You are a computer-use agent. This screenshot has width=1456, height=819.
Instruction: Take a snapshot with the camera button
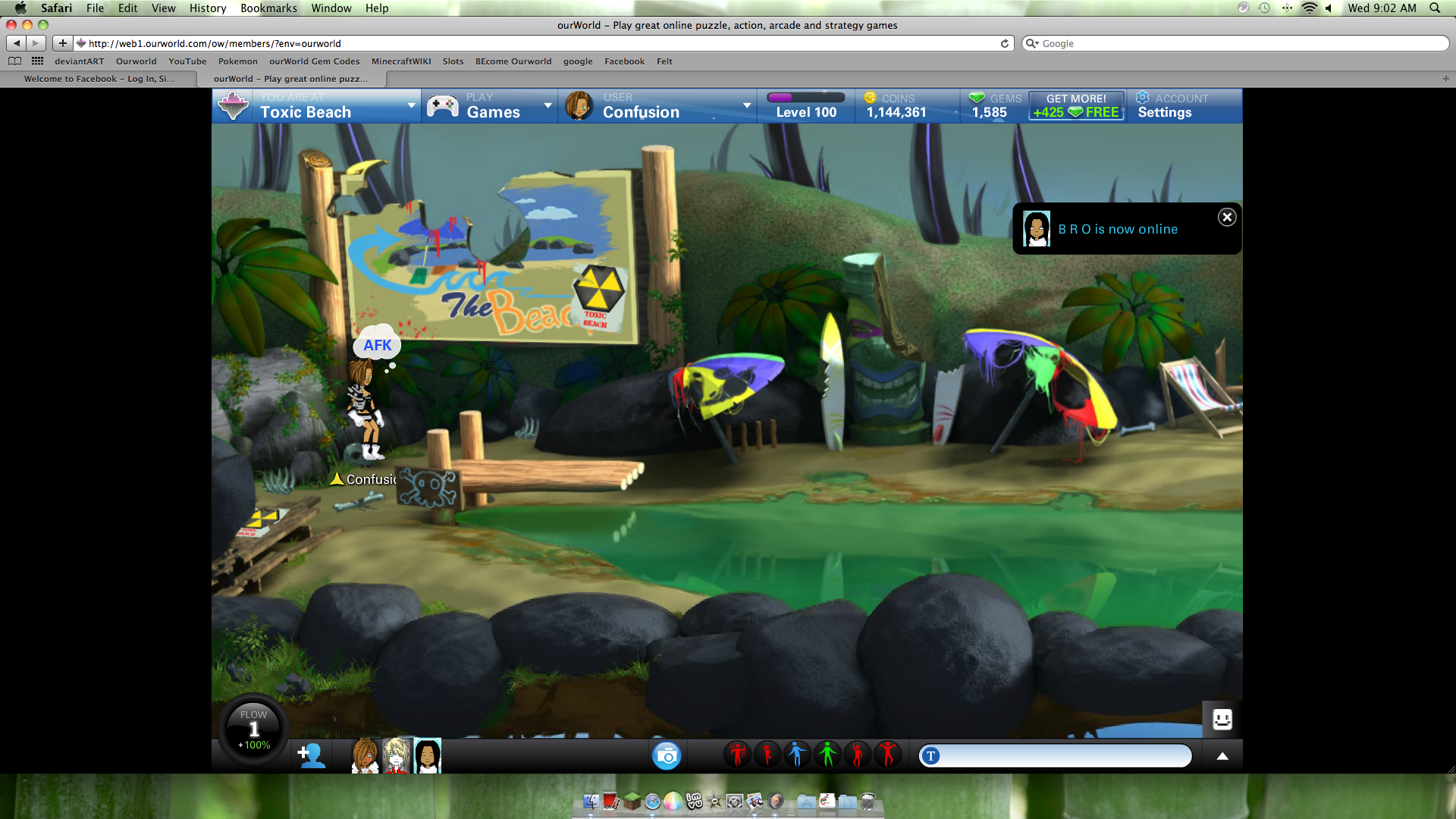[667, 755]
